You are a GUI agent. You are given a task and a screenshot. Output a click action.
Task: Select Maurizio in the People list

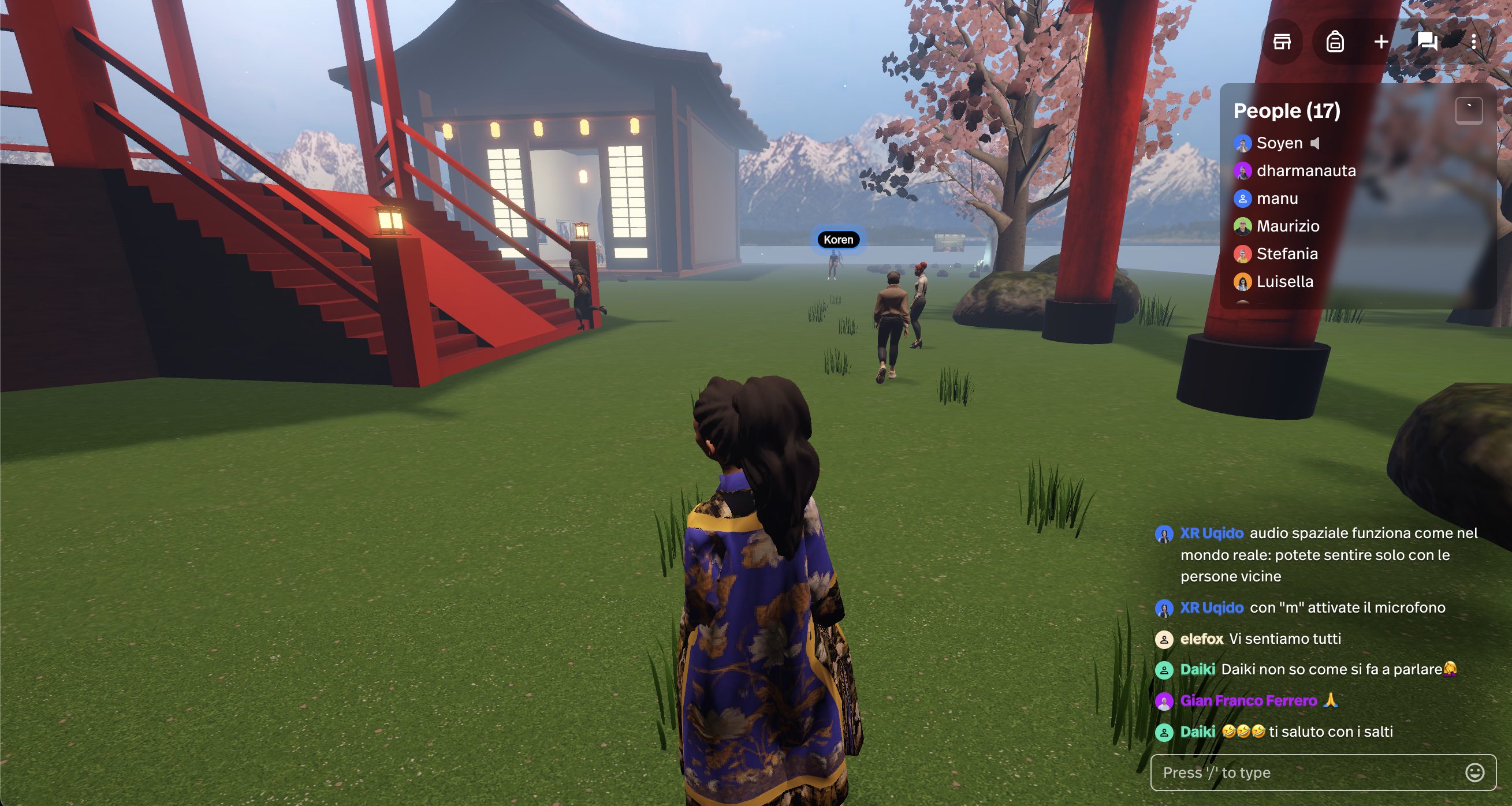point(1287,226)
